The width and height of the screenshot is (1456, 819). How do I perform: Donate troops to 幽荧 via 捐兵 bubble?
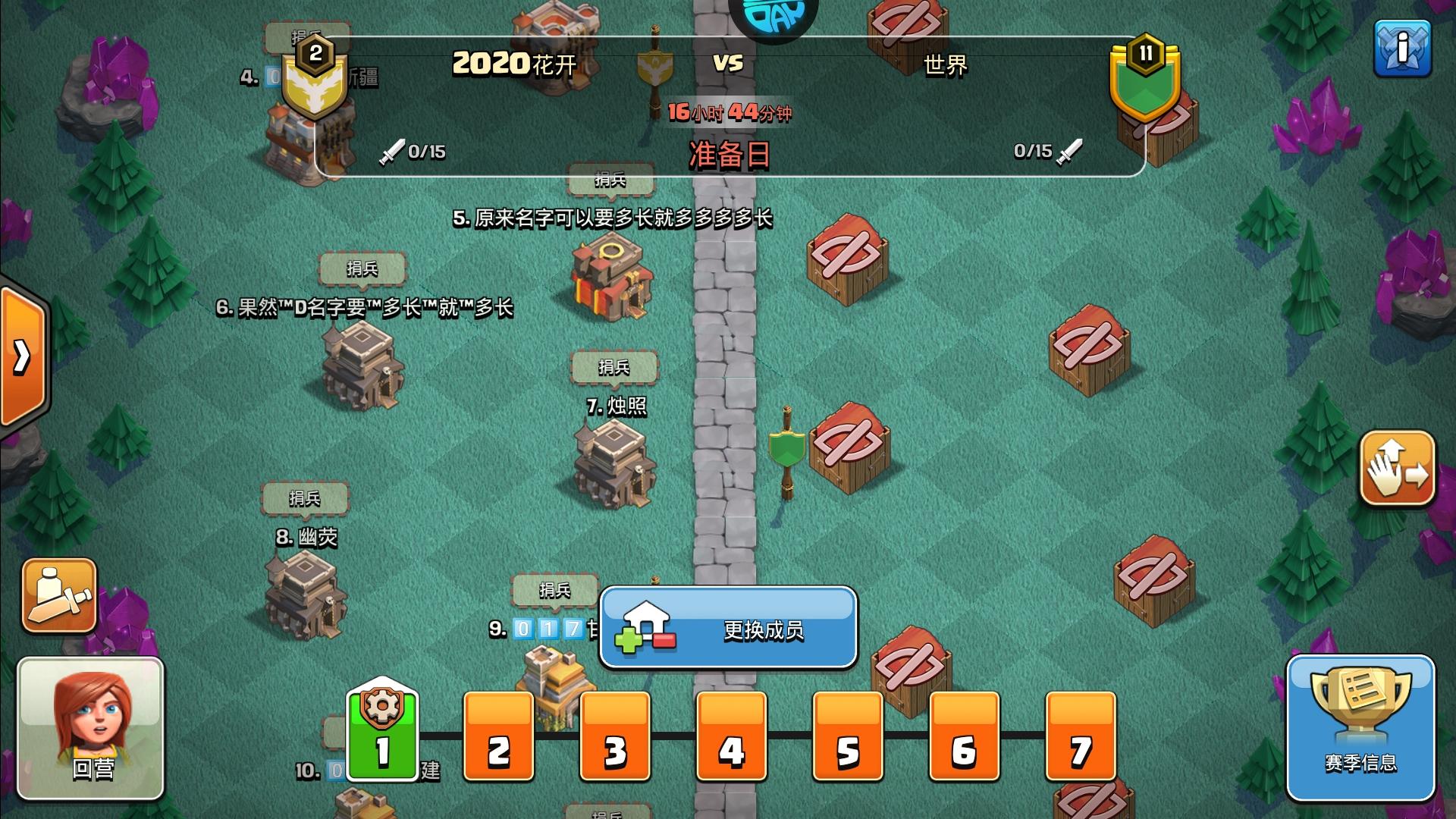tap(303, 498)
